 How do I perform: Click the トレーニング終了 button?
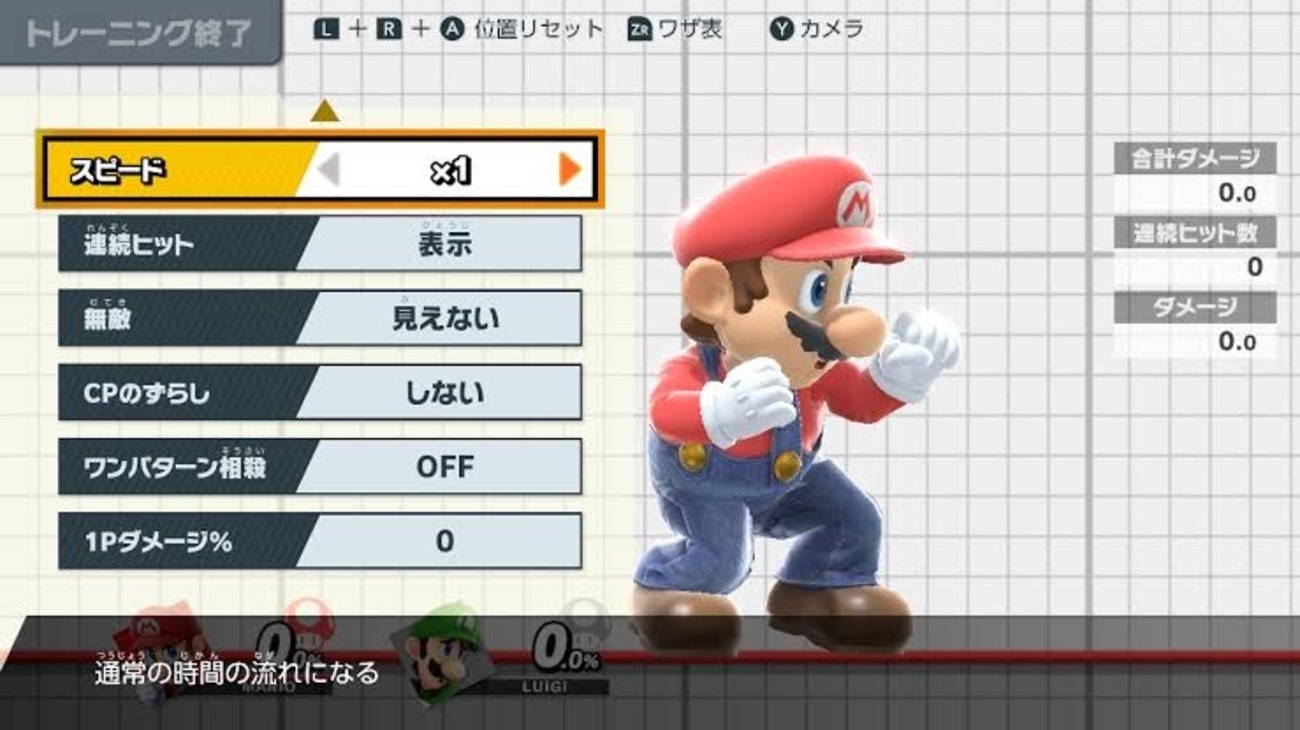click(x=140, y=30)
